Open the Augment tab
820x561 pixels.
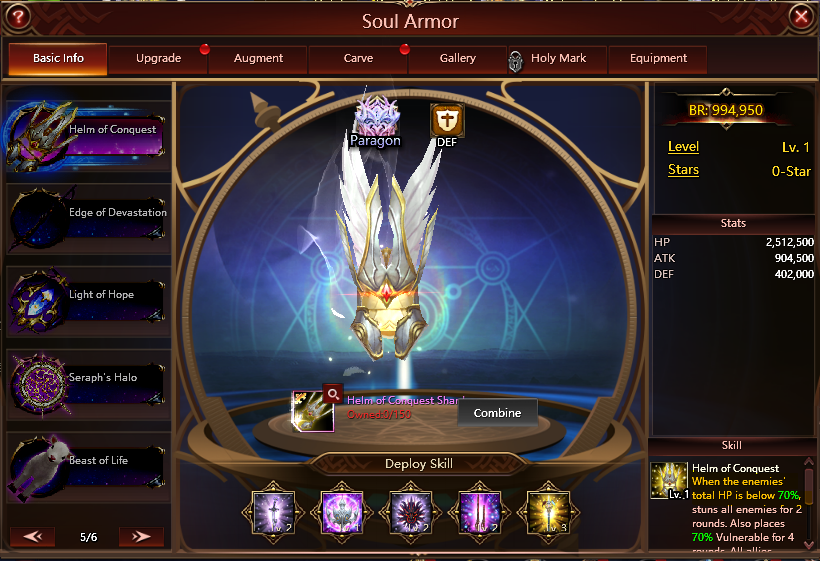pos(258,59)
